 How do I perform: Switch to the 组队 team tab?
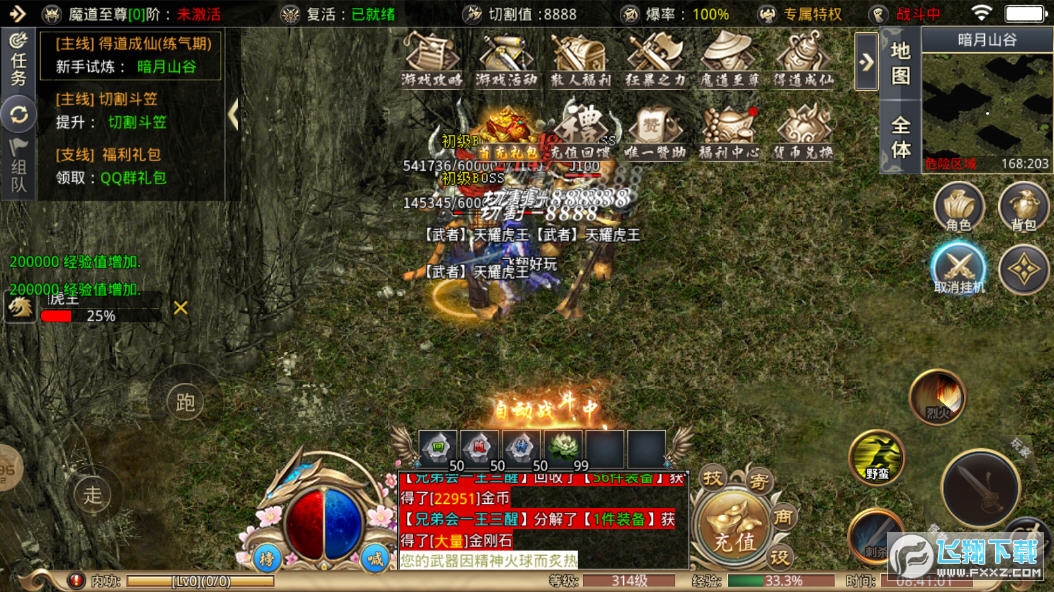[x=18, y=168]
